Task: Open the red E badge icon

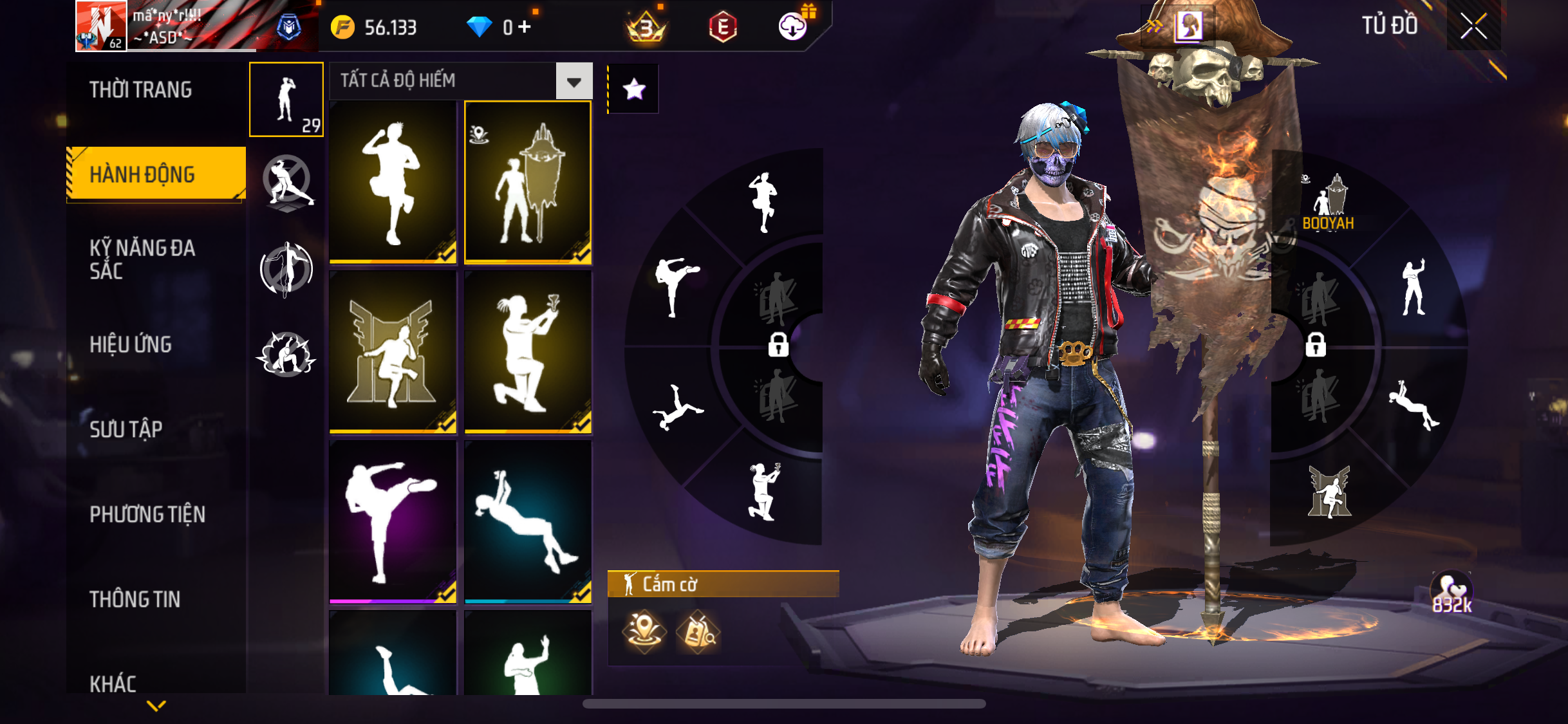Action: [x=723, y=27]
